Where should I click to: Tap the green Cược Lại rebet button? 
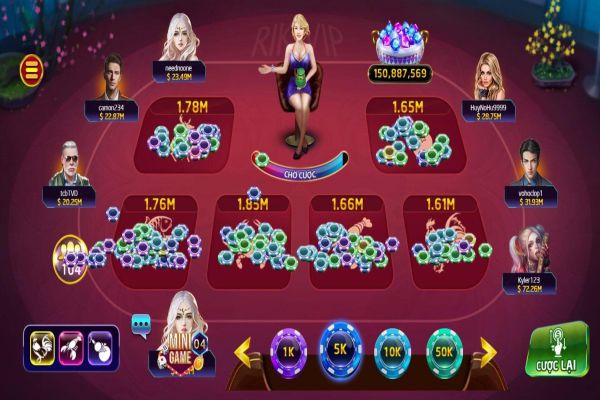tap(556, 350)
